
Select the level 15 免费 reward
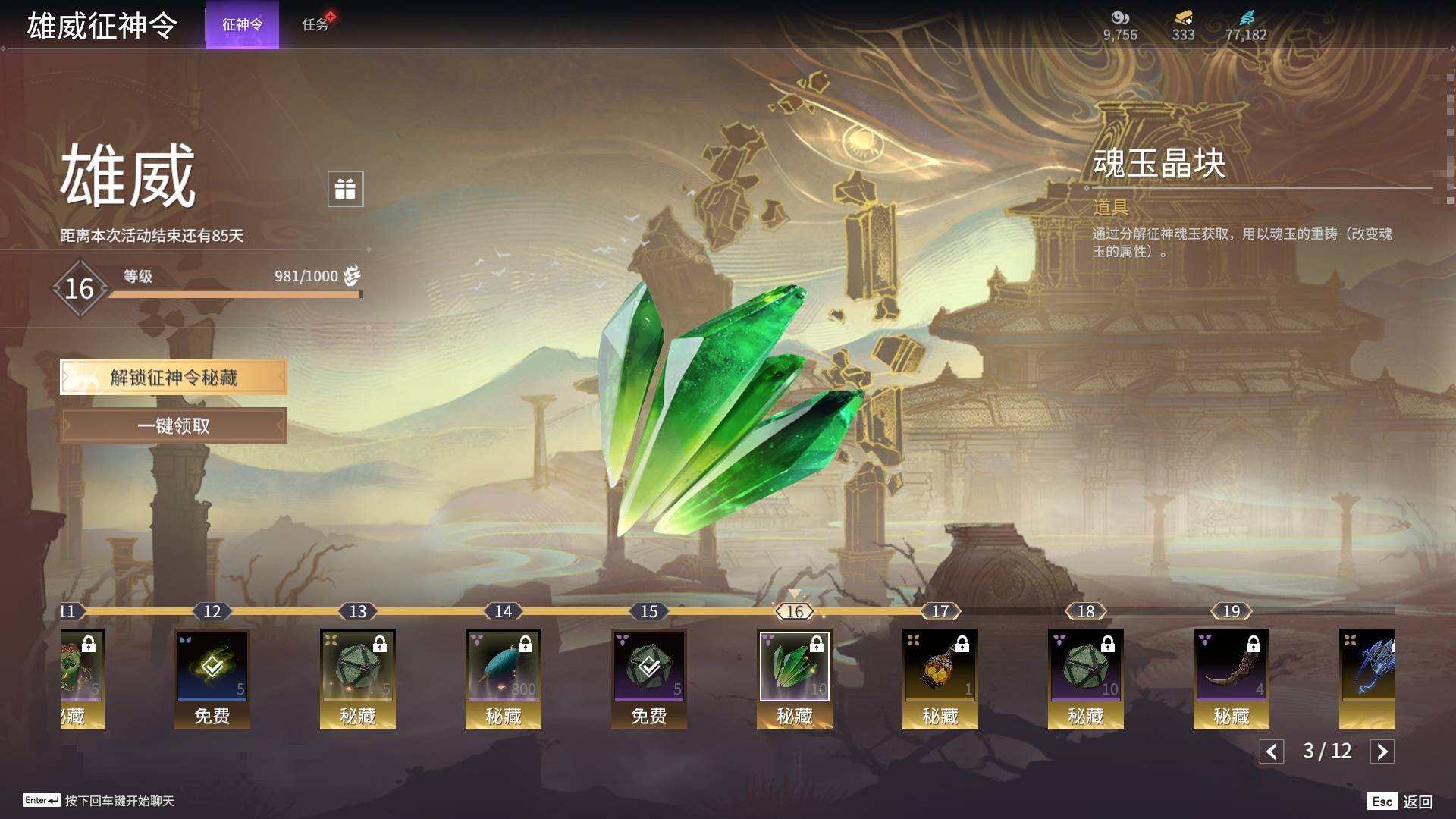click(x=649, y=667)
